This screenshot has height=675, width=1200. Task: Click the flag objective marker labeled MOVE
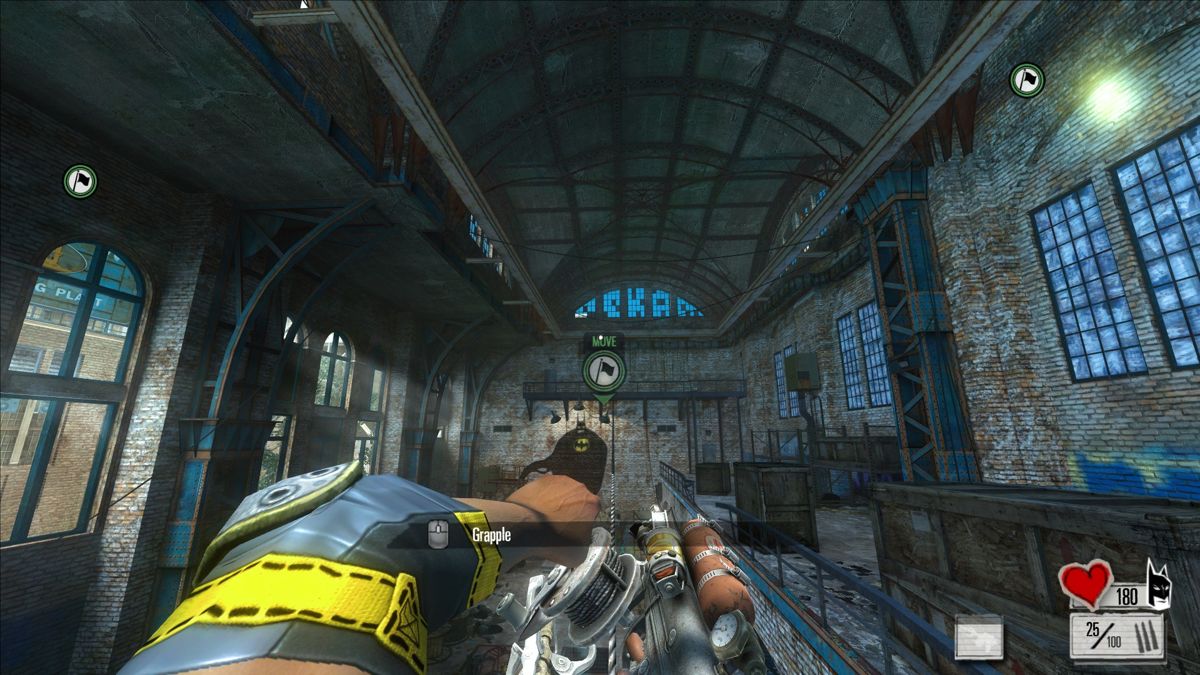(603, 371)
